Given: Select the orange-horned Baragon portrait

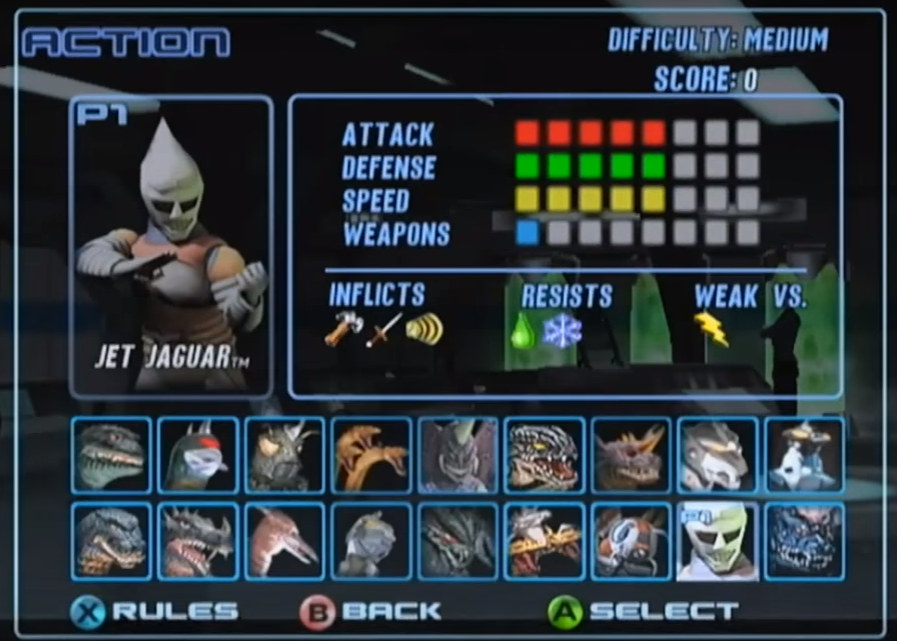Looking at the screenshot, I should pyautogui.click(x=631, y=455).
